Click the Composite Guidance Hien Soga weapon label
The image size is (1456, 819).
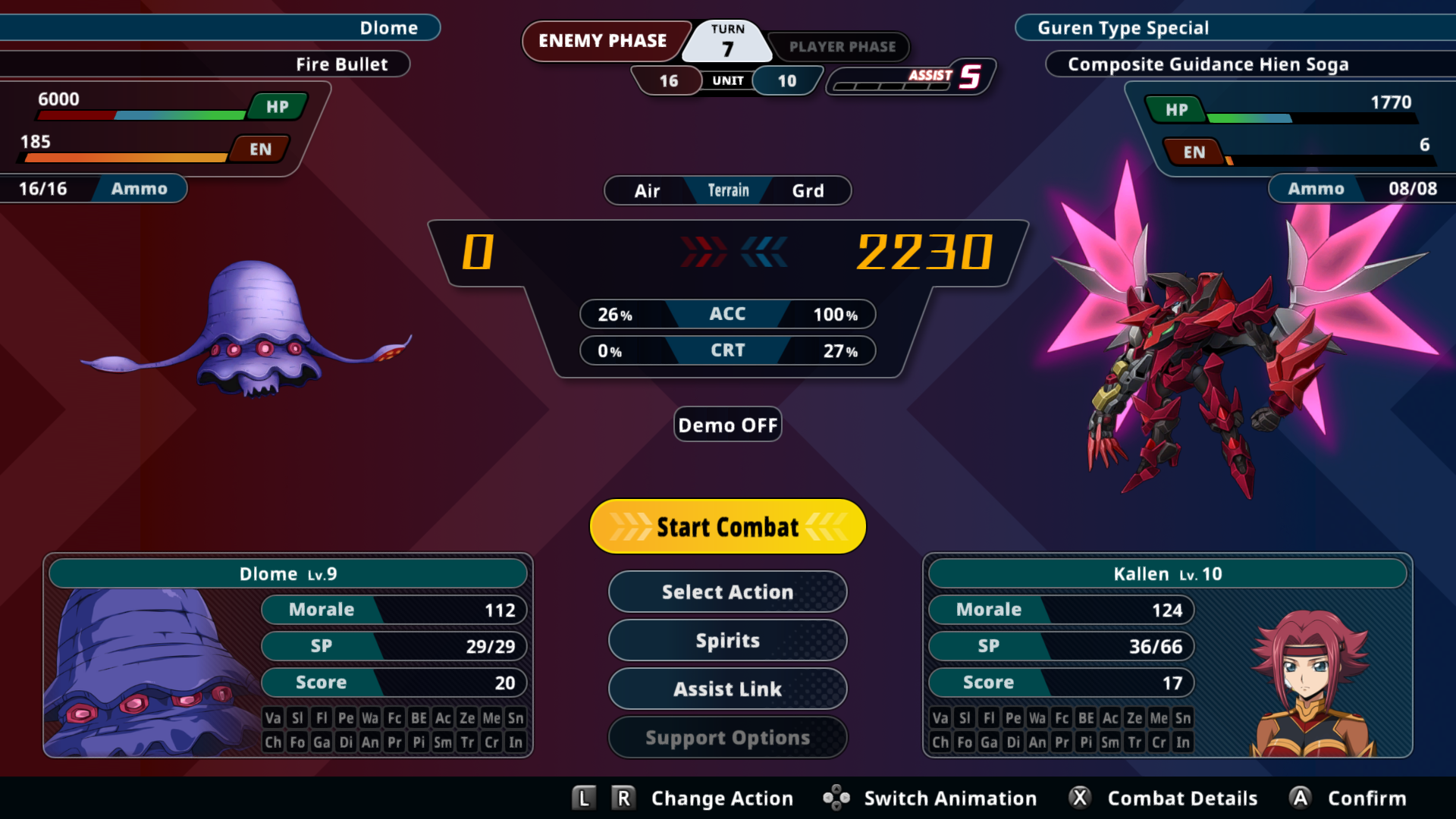tap(1207, 64)
